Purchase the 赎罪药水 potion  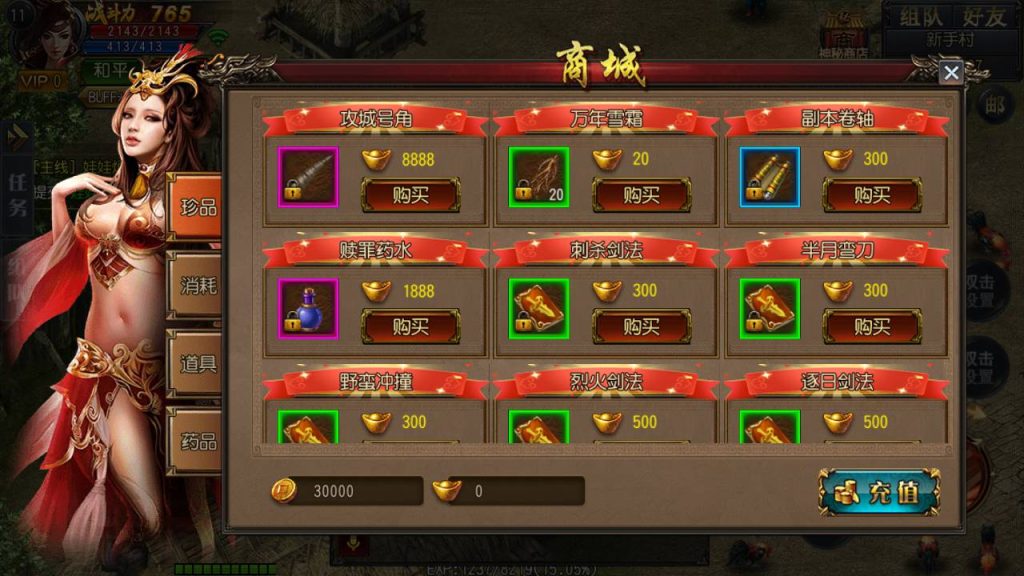coord(410,326)
